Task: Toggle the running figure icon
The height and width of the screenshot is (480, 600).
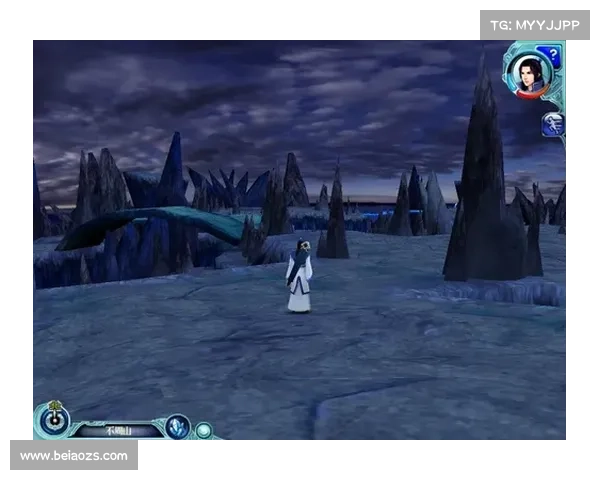Action: (x=552, y=124)
